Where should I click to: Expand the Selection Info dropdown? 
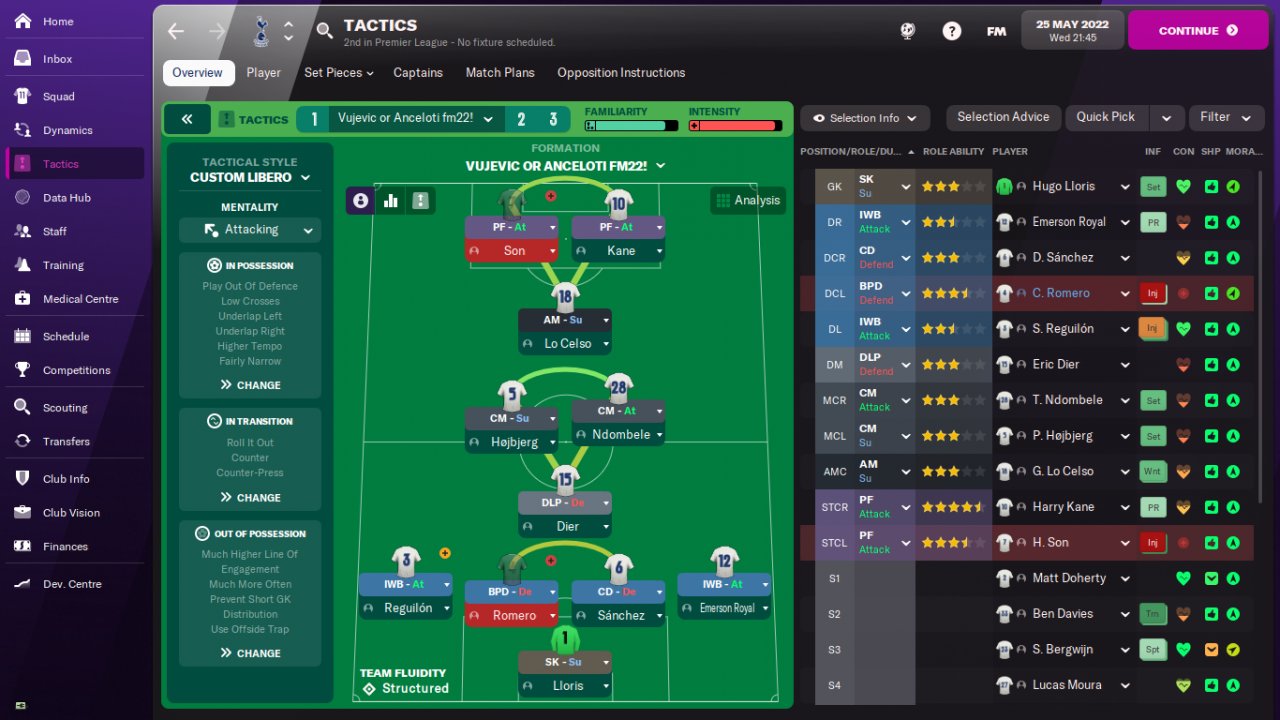point(865,118)
